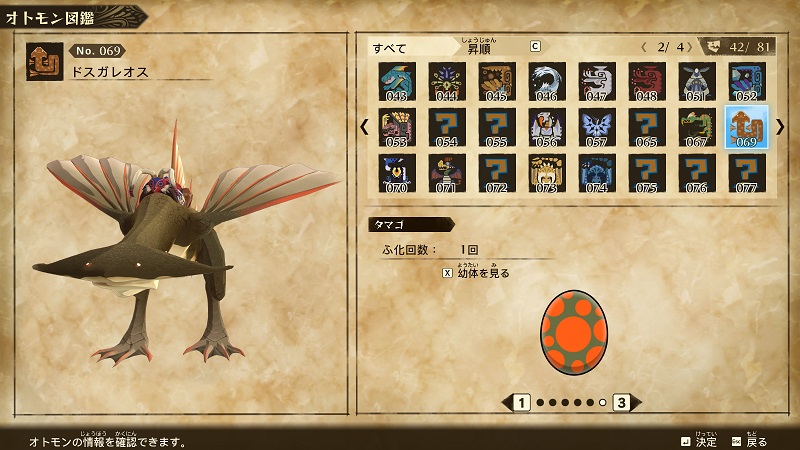The width and height of the screenshot is (800, 450).
Task: Open monster entry No. 048
Action: click(x=647, y=82)
